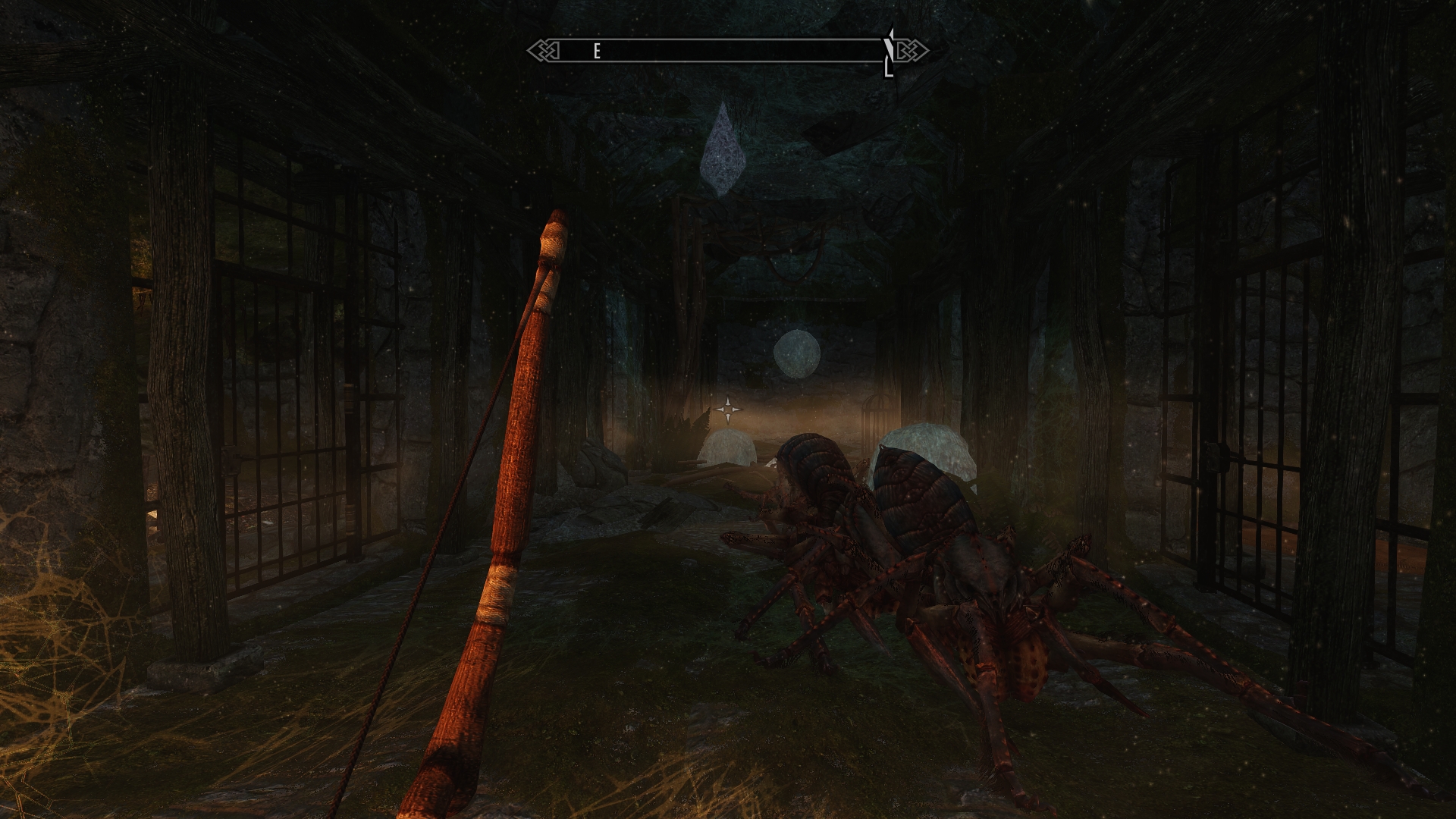Screen dimensions: 1456x819
Task: Click the compass bar
Action: 728,51
